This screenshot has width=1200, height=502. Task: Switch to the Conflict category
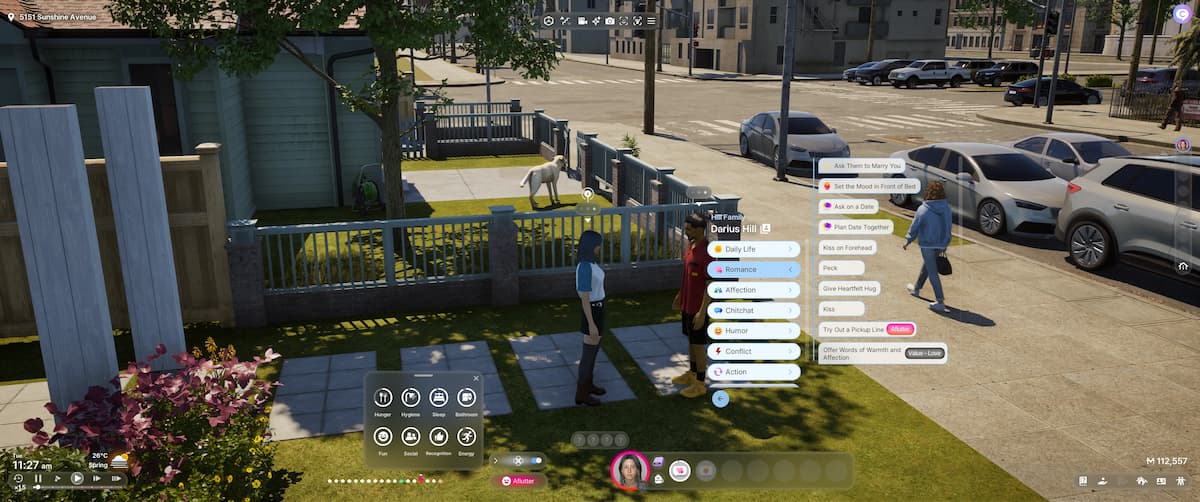coord(752,352)
